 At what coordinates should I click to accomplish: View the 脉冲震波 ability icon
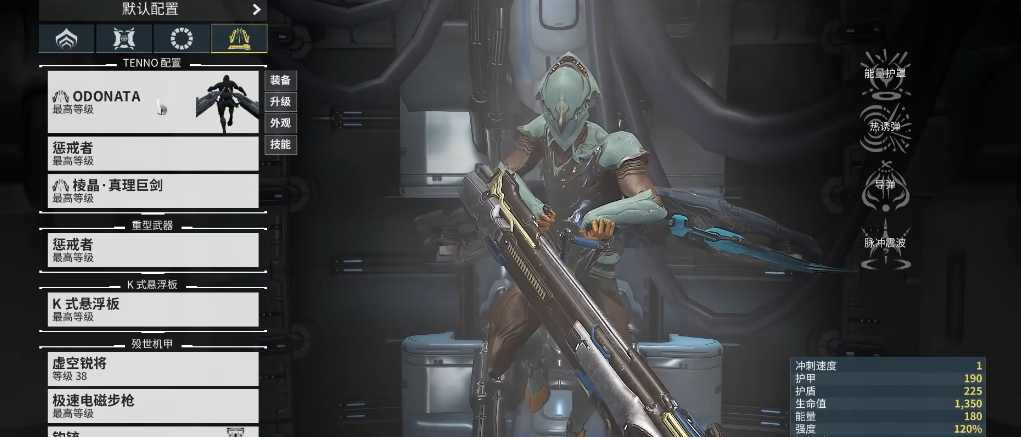coord(885,243)
